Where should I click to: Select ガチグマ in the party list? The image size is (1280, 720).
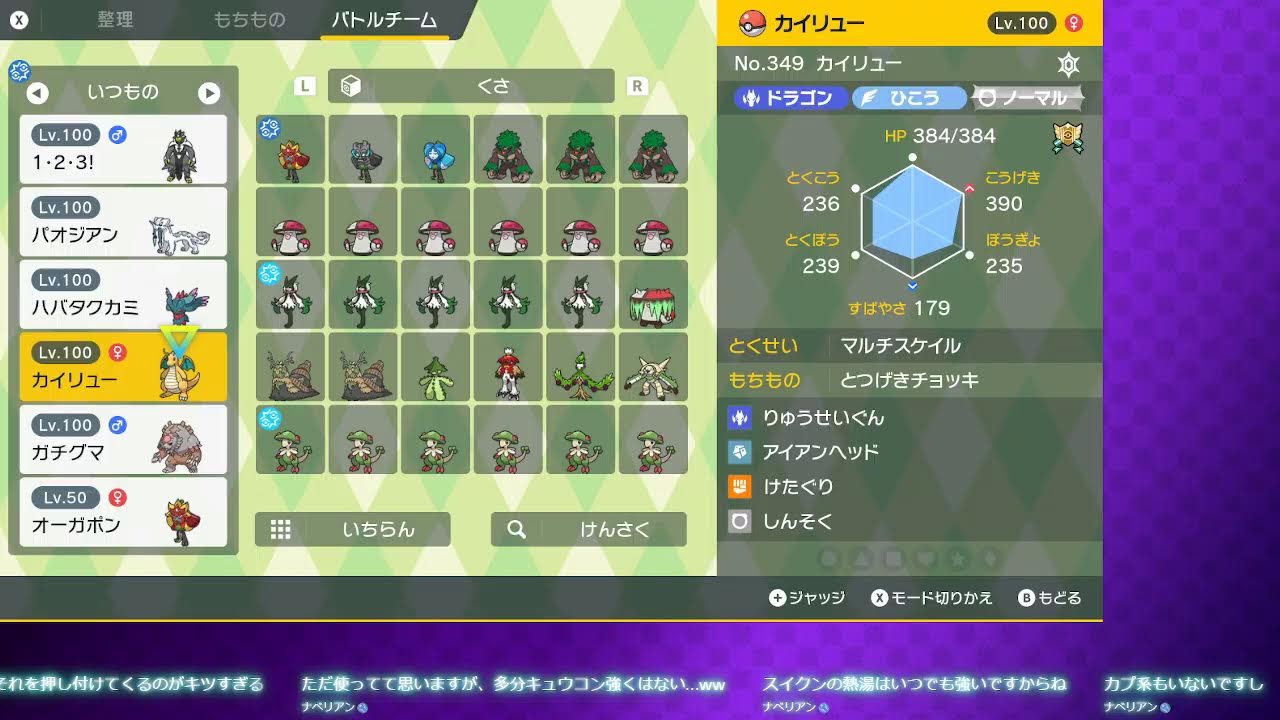[x=123, y=439]
